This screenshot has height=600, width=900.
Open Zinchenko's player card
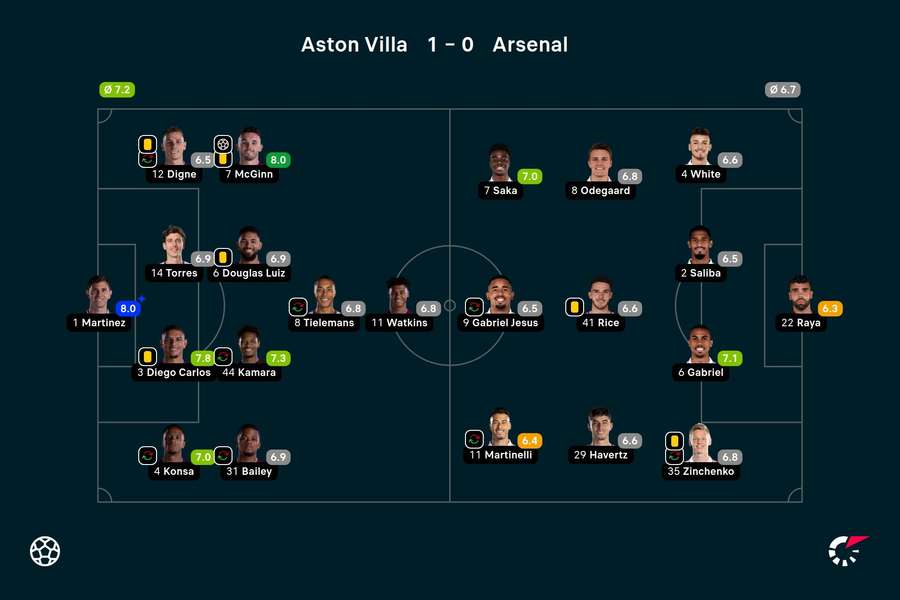pos(700,444)
